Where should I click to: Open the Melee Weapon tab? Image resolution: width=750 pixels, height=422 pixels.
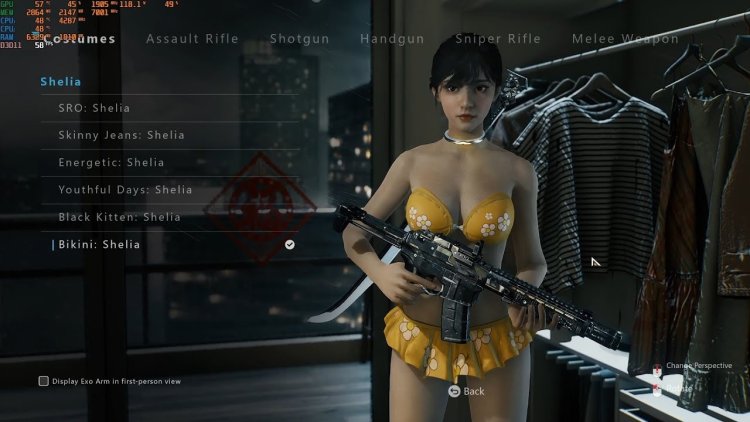[x=625, y=39]
